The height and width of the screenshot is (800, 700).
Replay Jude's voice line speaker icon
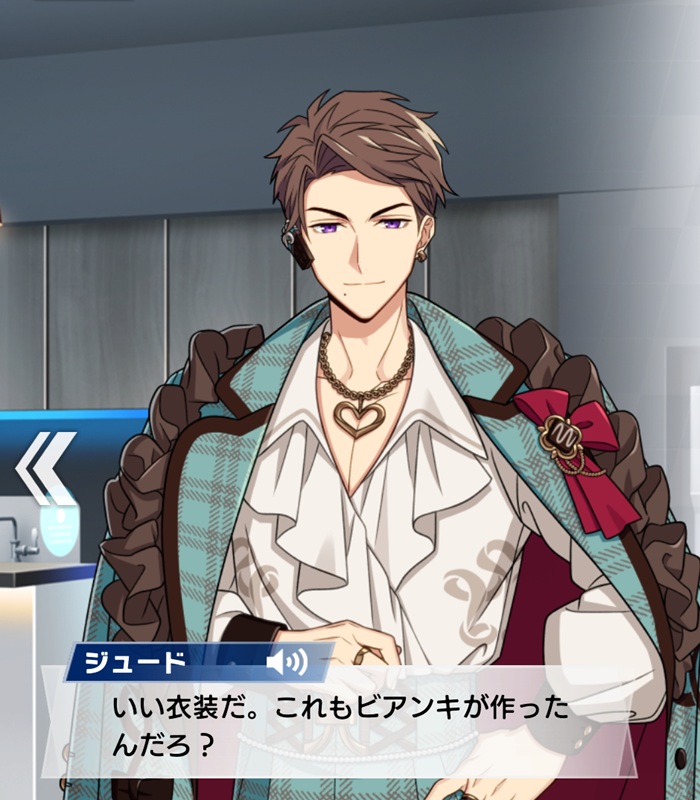click(285, 660)
